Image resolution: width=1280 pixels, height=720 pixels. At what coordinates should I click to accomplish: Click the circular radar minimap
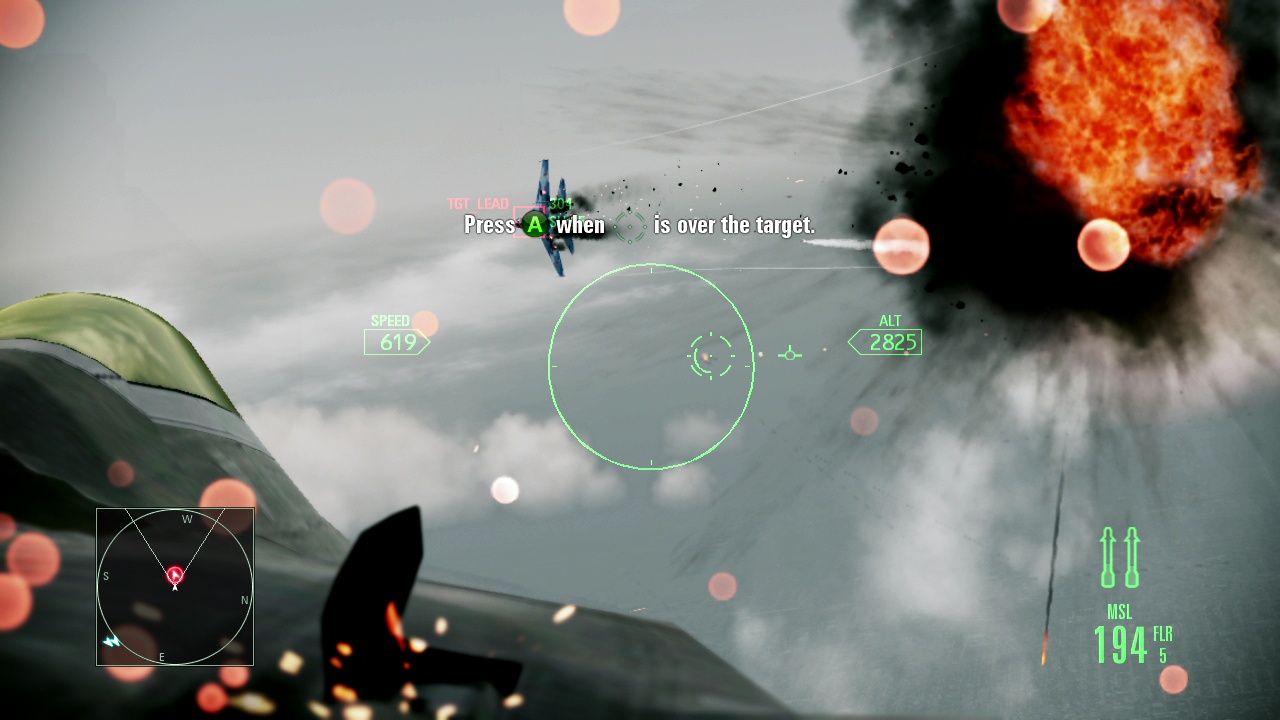pos(175,587)
